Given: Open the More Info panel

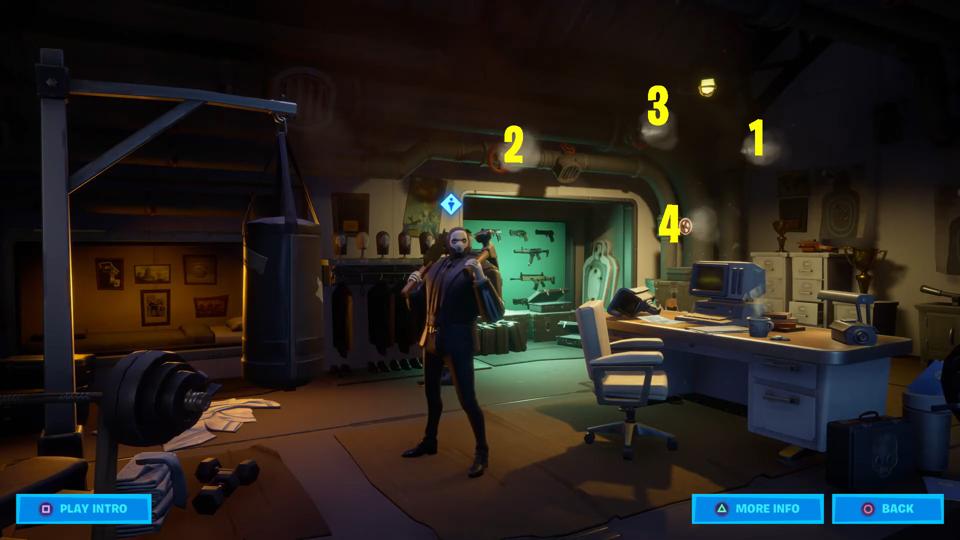Looking at the screenshot, I should click(x=757, y=508).
